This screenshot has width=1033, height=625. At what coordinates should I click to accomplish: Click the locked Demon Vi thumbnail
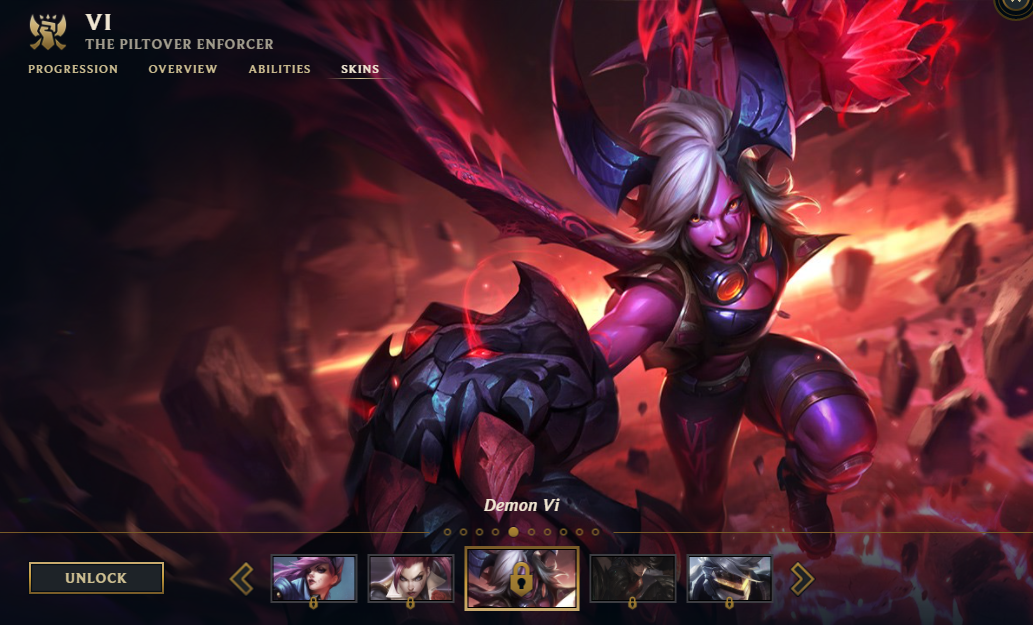(x=521, y=578)
